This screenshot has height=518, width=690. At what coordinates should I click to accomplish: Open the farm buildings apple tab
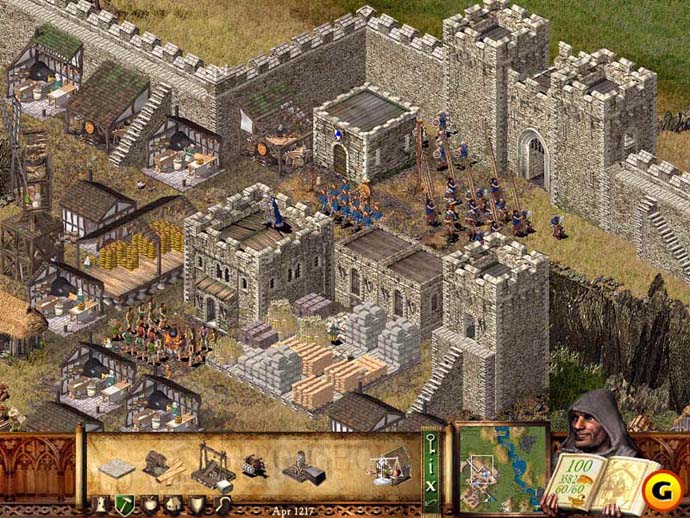[x=150, y=504]
